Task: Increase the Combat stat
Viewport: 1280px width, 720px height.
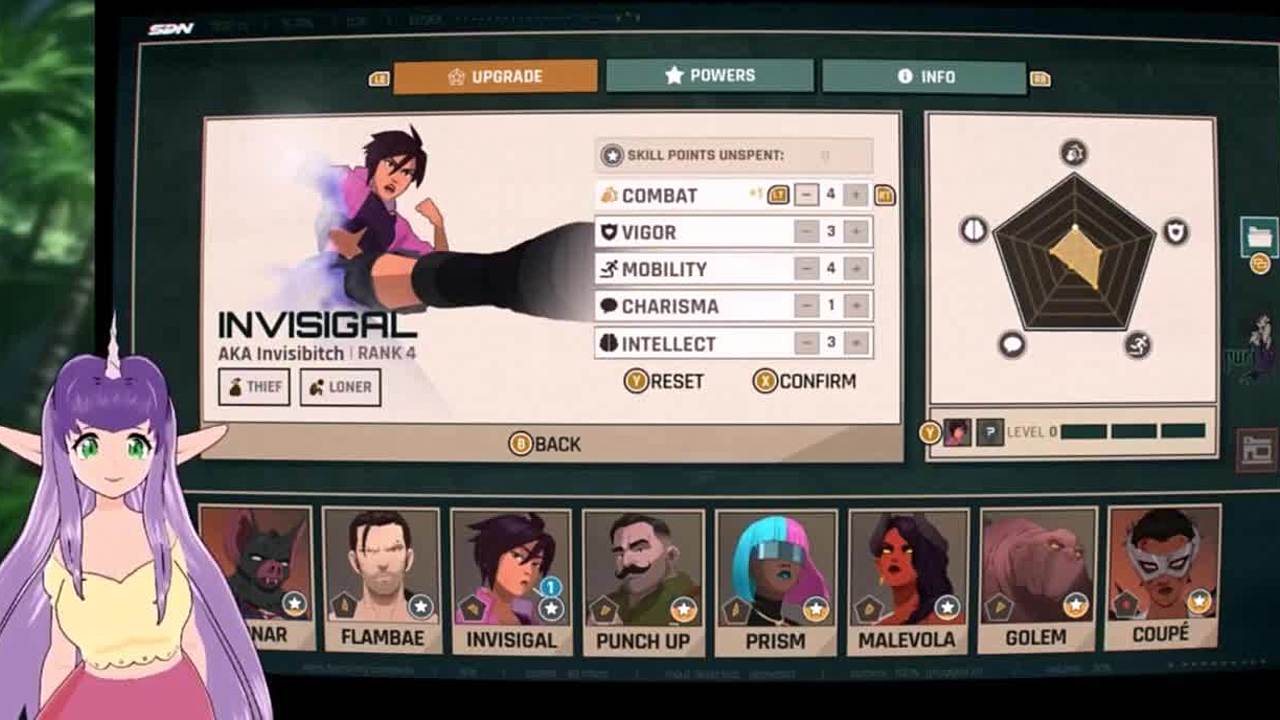Action: (855, 195)
